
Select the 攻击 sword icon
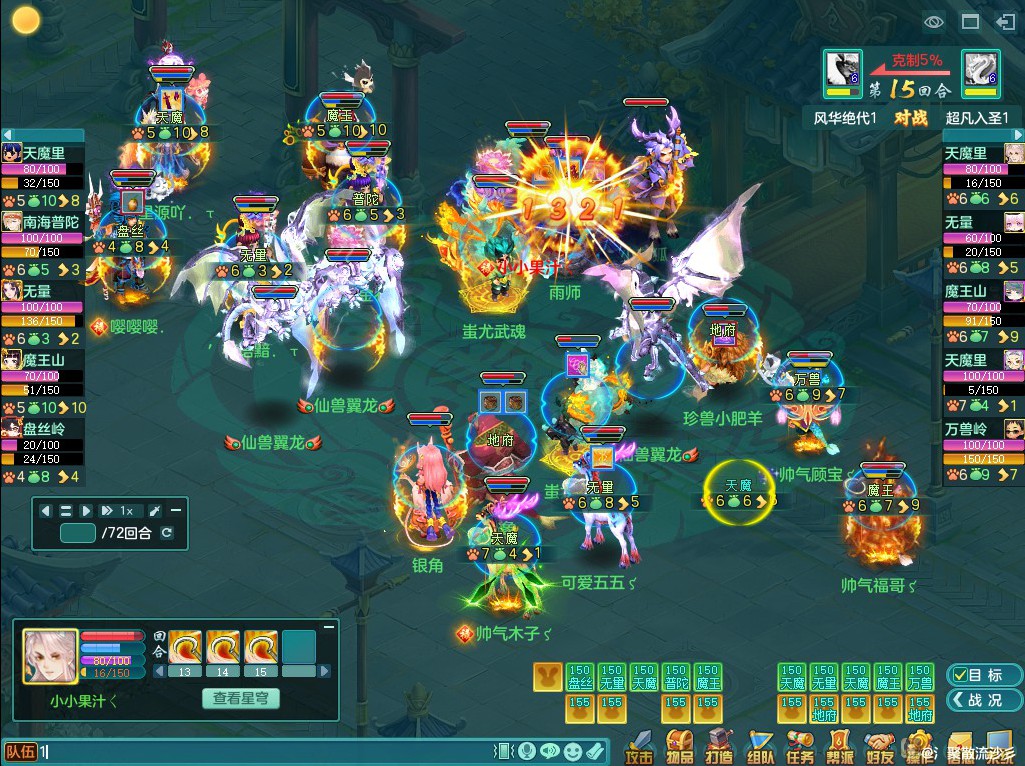pos(639,747)
